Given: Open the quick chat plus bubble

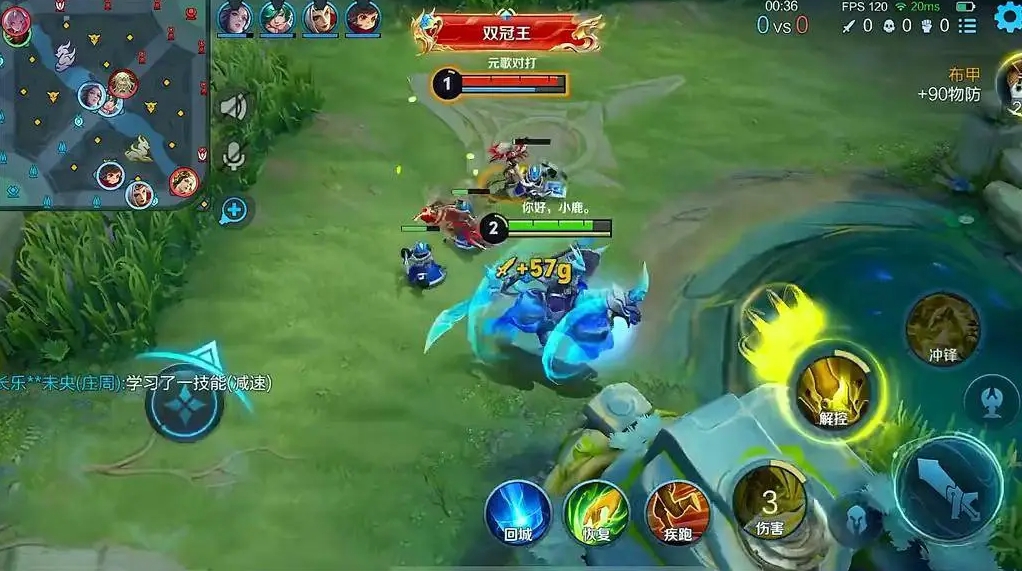Looking at the screenshot, I should click(233, 210).
